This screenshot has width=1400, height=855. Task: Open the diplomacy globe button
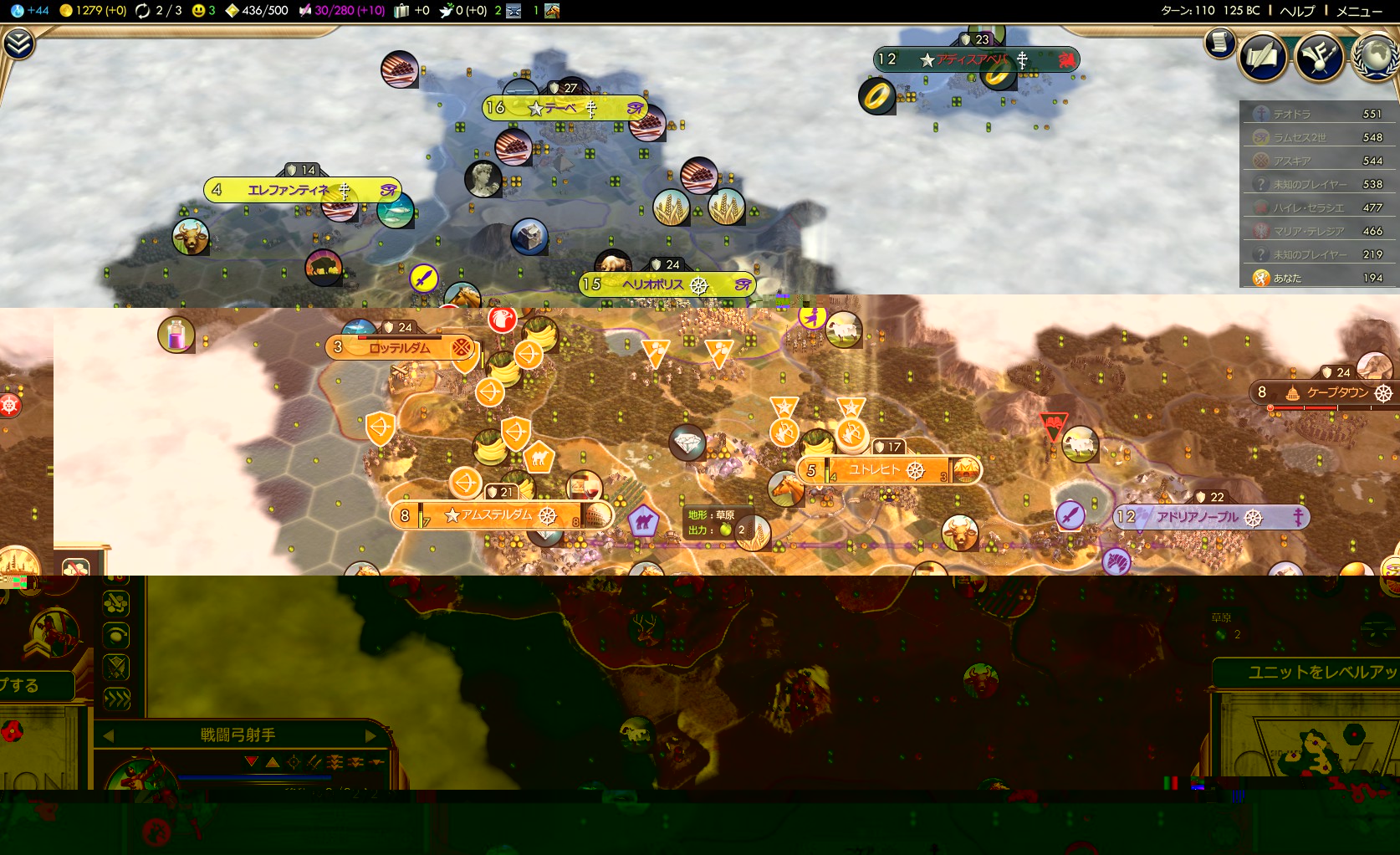[x=1375, y=56]
